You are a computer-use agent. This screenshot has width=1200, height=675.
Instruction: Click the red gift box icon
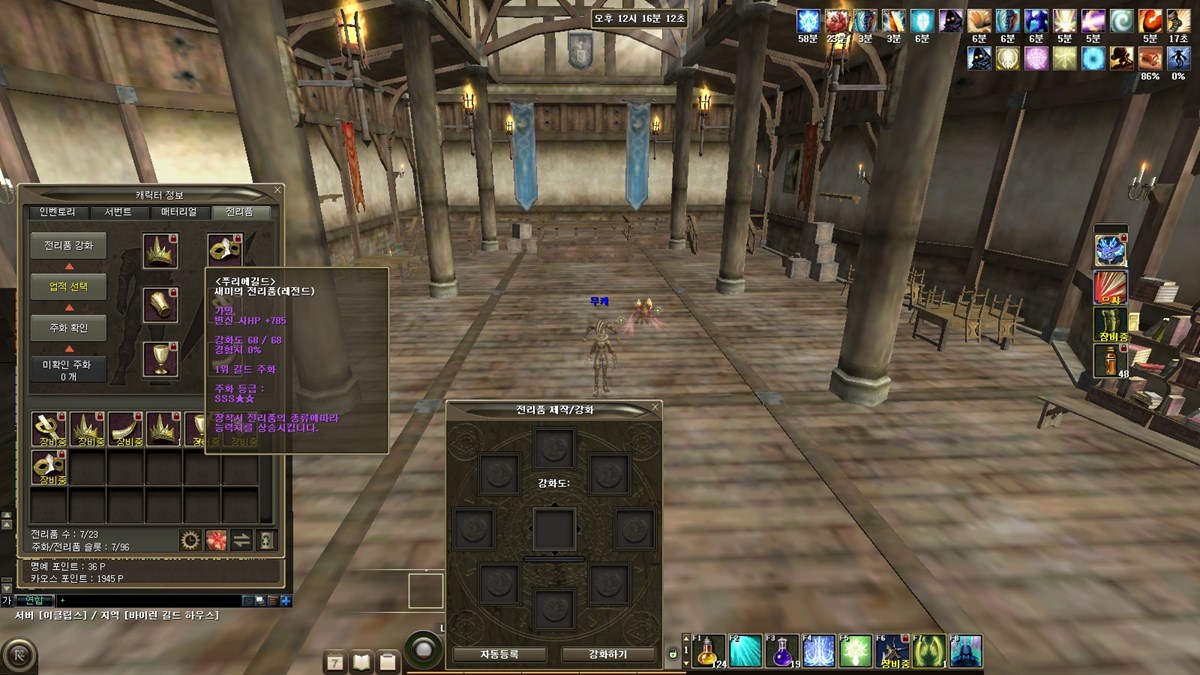(216, 540)
